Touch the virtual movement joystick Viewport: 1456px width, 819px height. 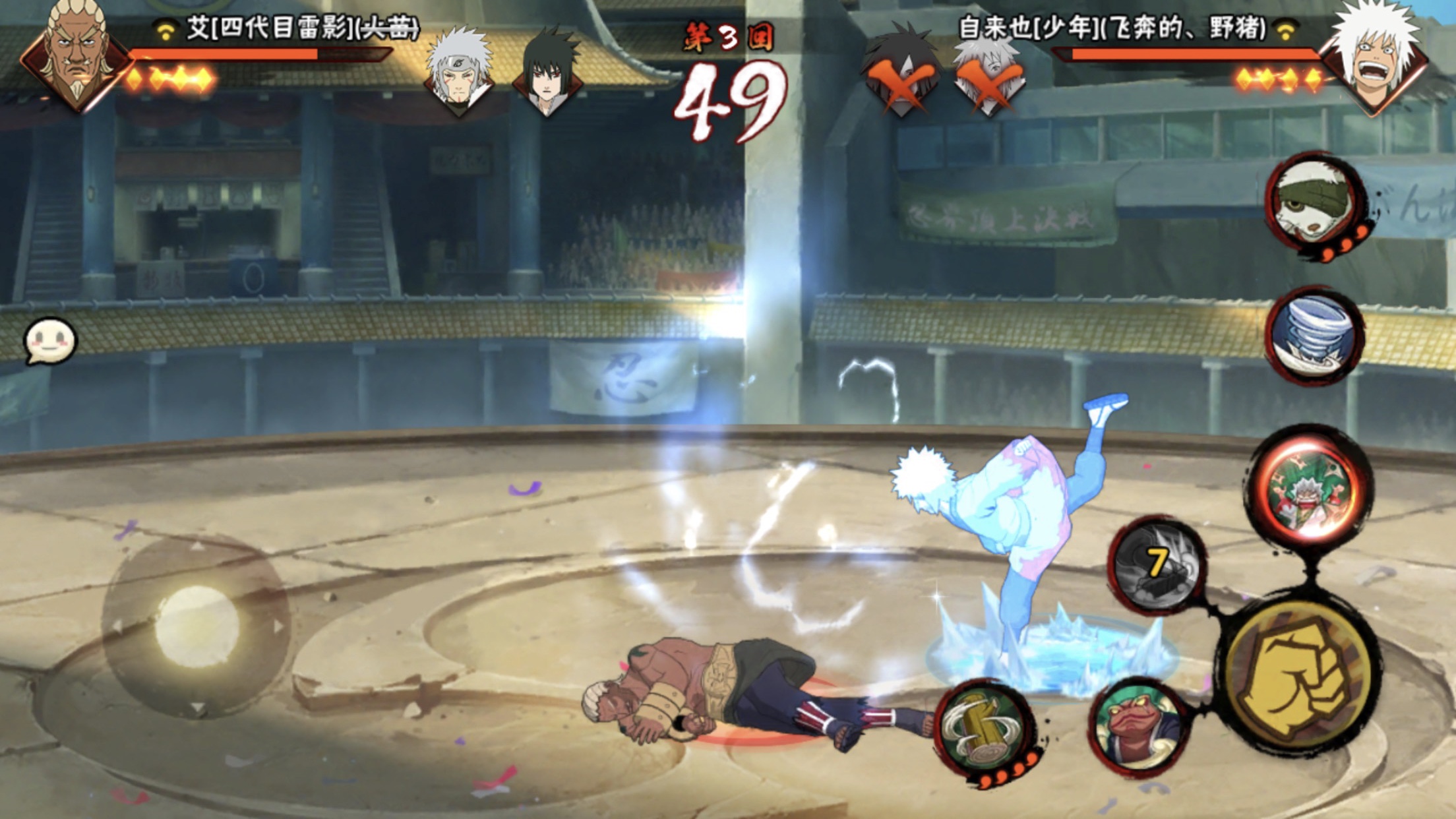click(x=197, y=625)
